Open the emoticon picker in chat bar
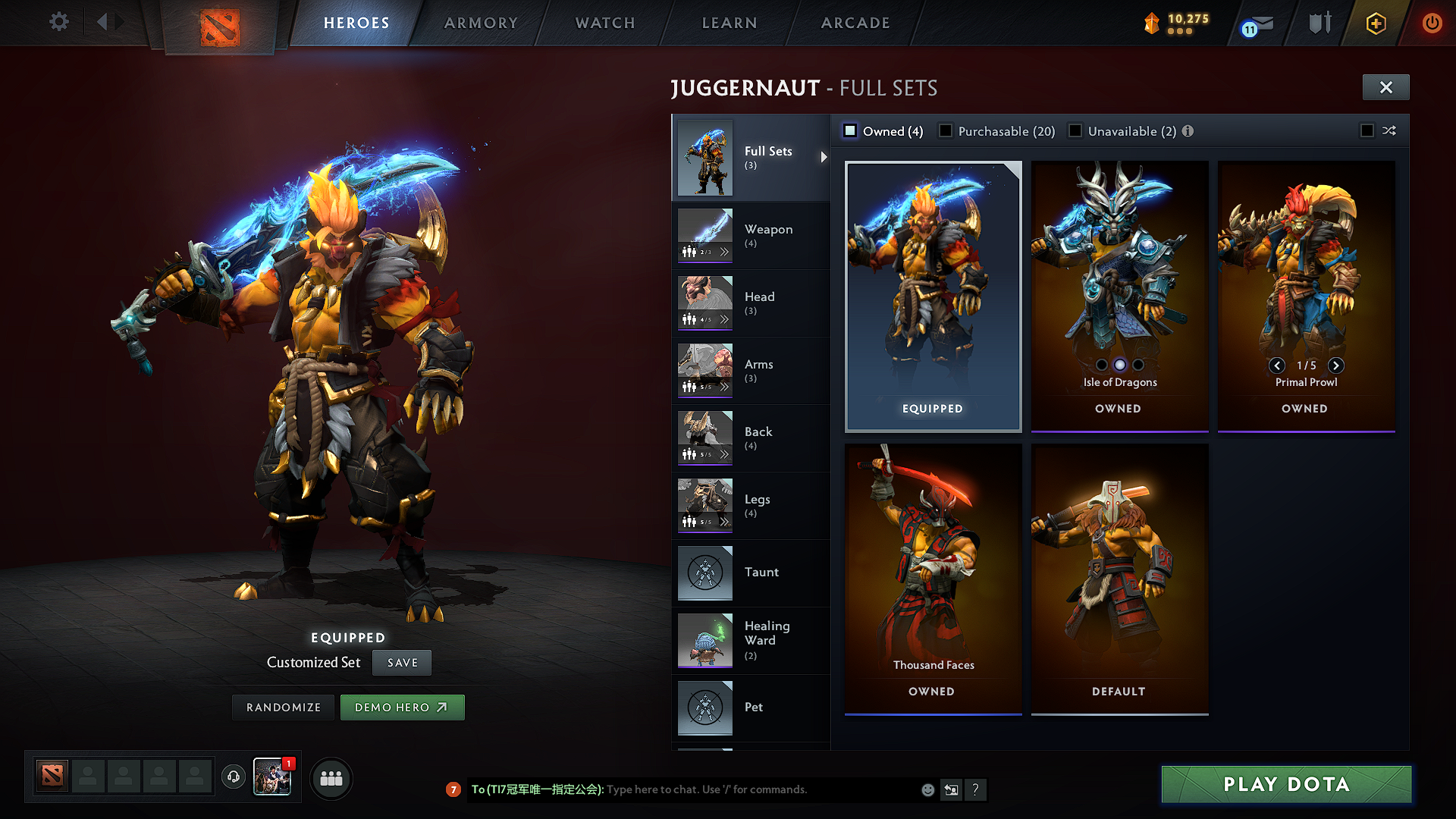Screen dimensions: 1456x819 pyautogui.click(x=927, y=789)
